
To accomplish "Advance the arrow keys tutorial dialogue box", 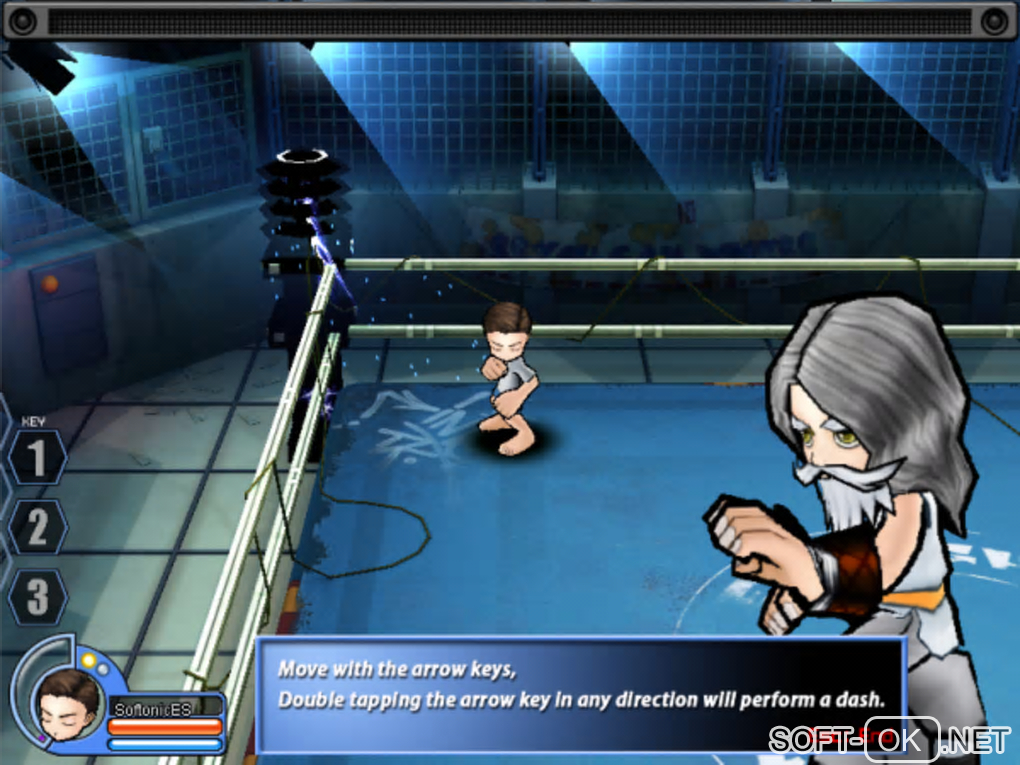I will (580, 692).
